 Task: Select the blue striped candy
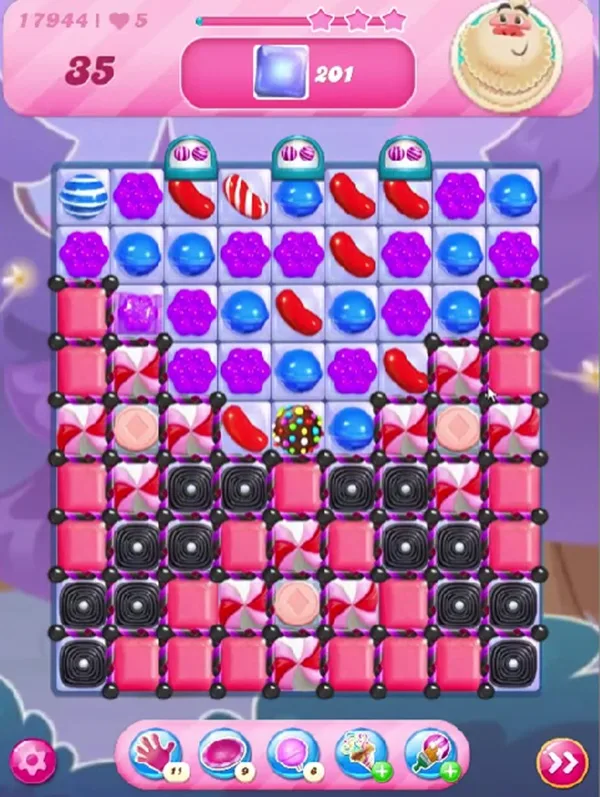tap(83, 196)
